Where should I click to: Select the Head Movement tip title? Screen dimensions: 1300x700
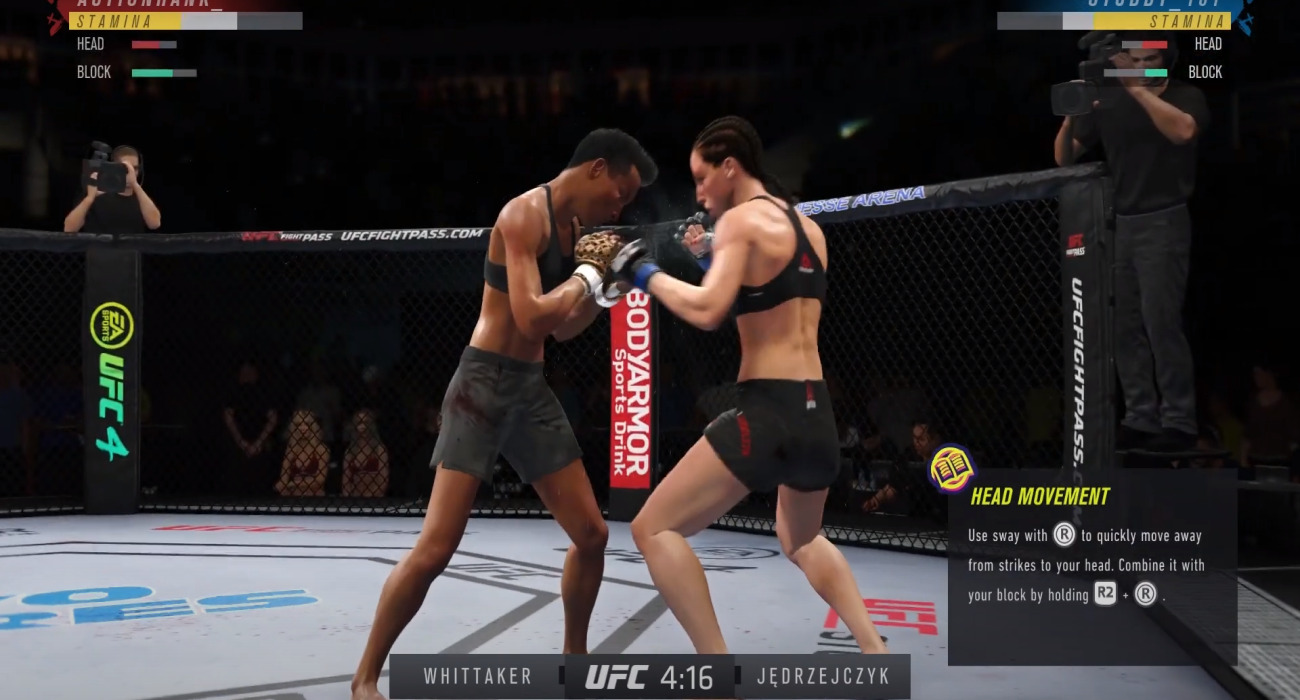click(x=1040, y=496)
